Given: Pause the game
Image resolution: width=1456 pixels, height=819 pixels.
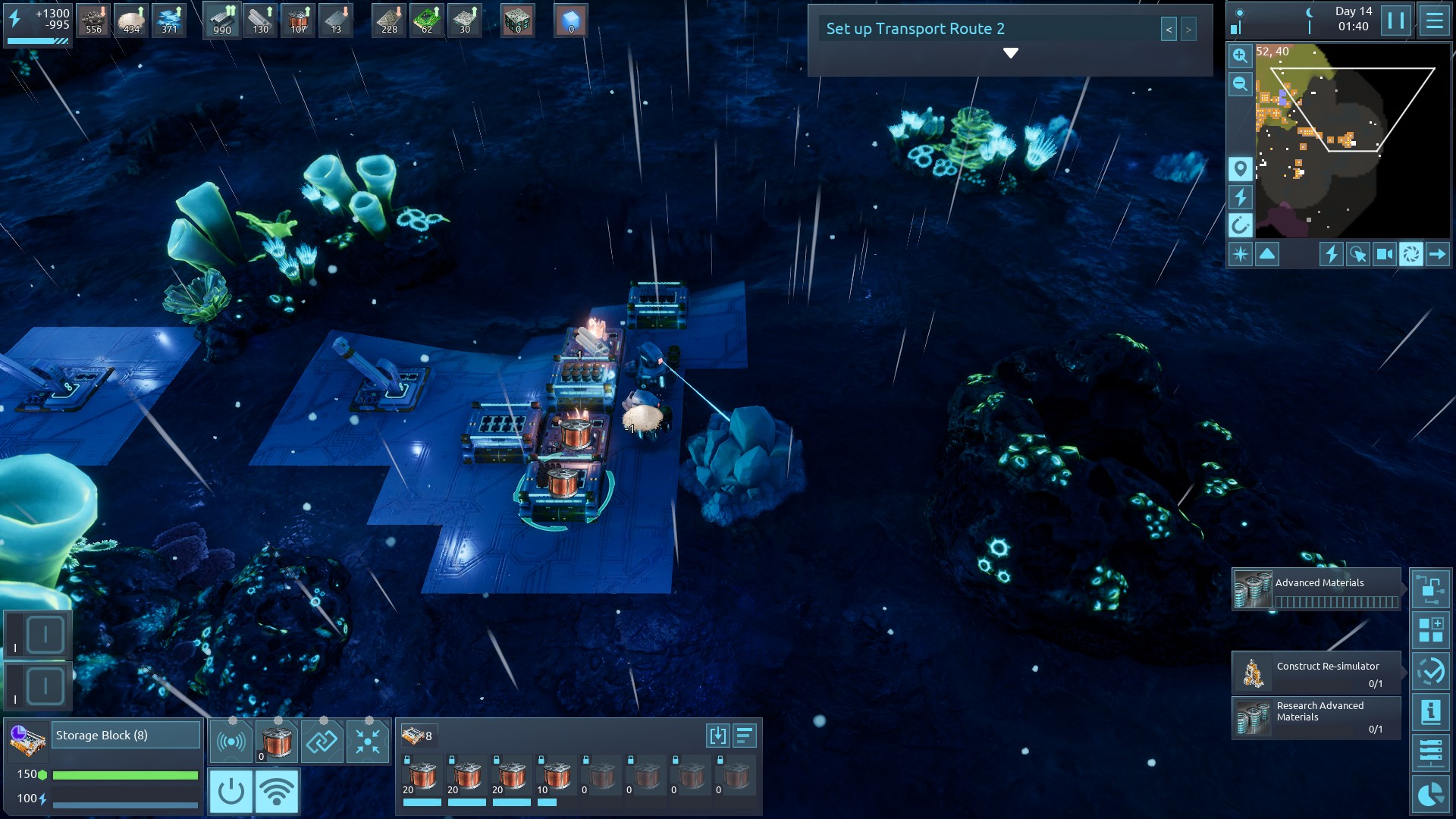Looking at the screenshot, I should coord(1395,20).
